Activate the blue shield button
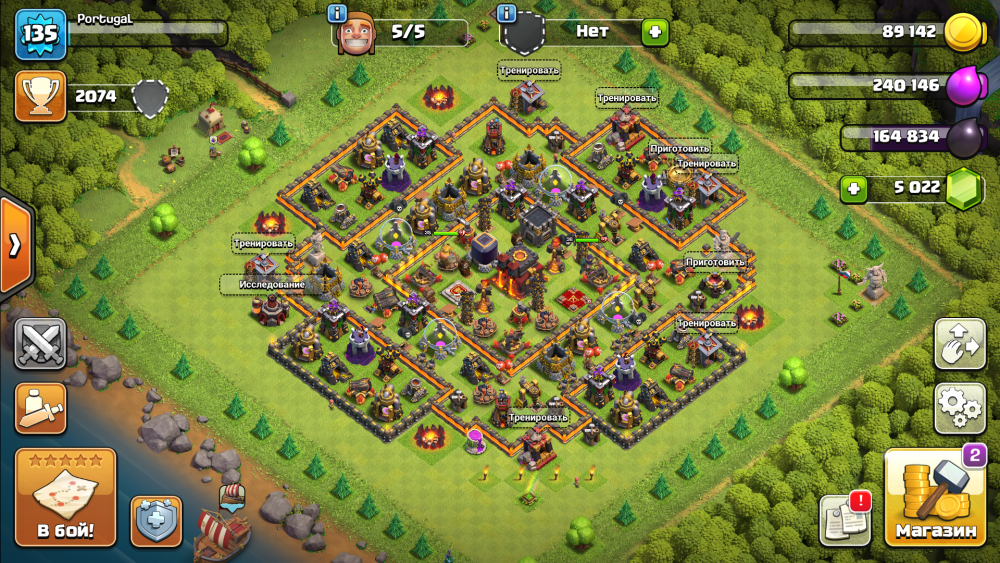The height and width of the screenshot is (563, 1000). pos(157,521)
